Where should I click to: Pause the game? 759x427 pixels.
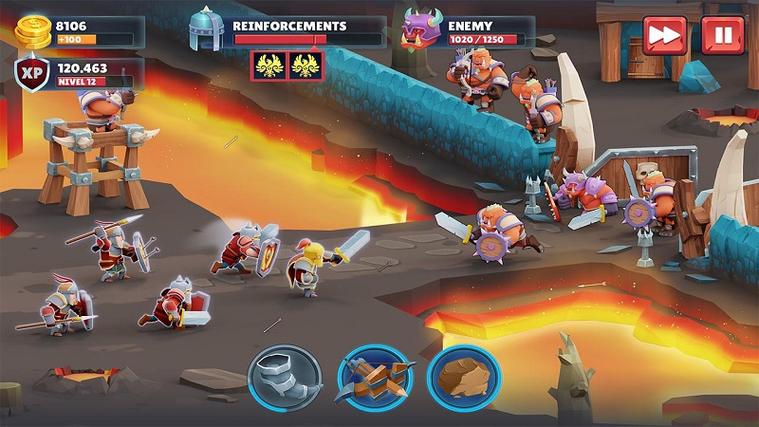tap(722, 35)
